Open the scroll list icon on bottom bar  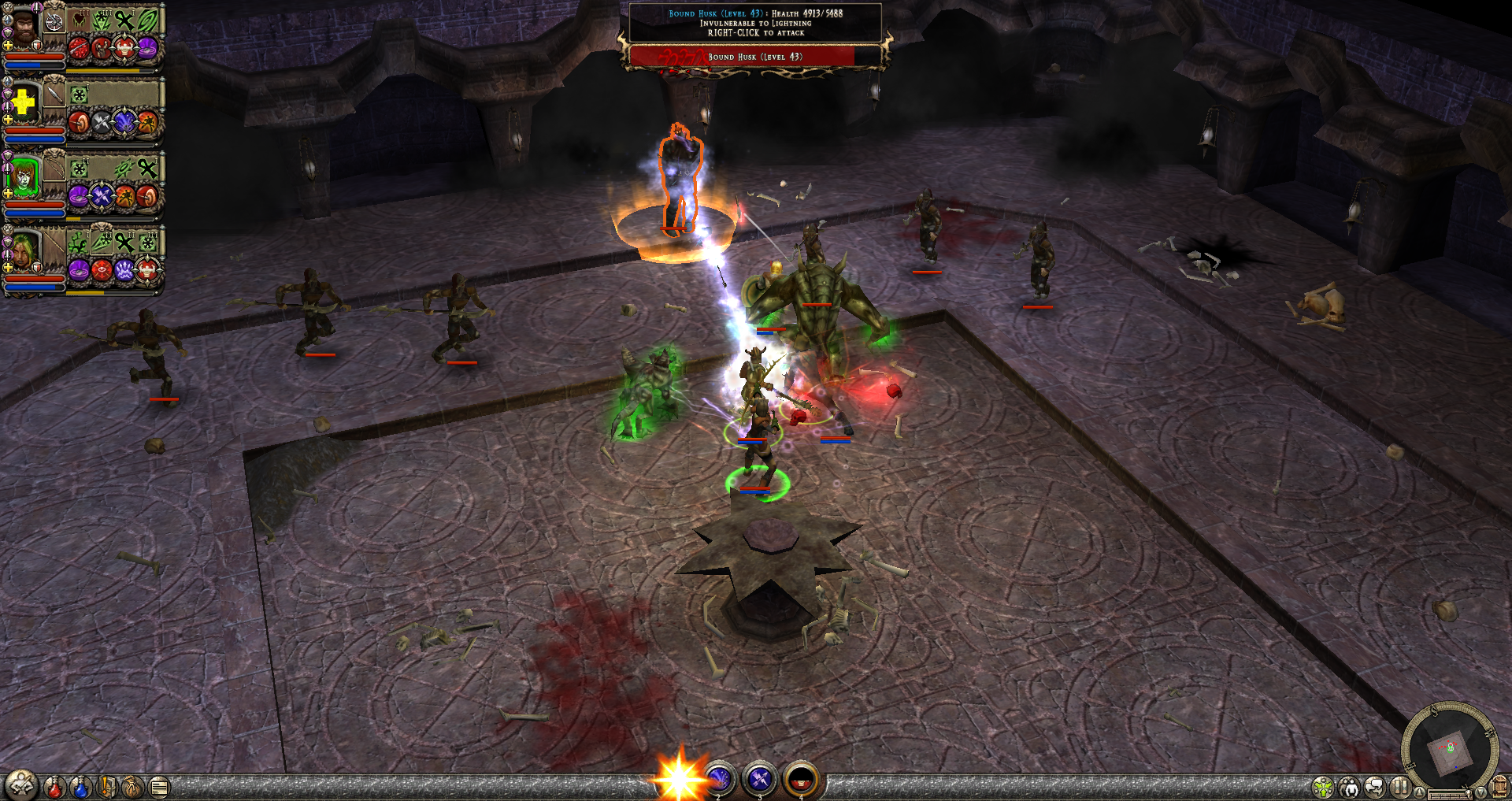point(159,786)
